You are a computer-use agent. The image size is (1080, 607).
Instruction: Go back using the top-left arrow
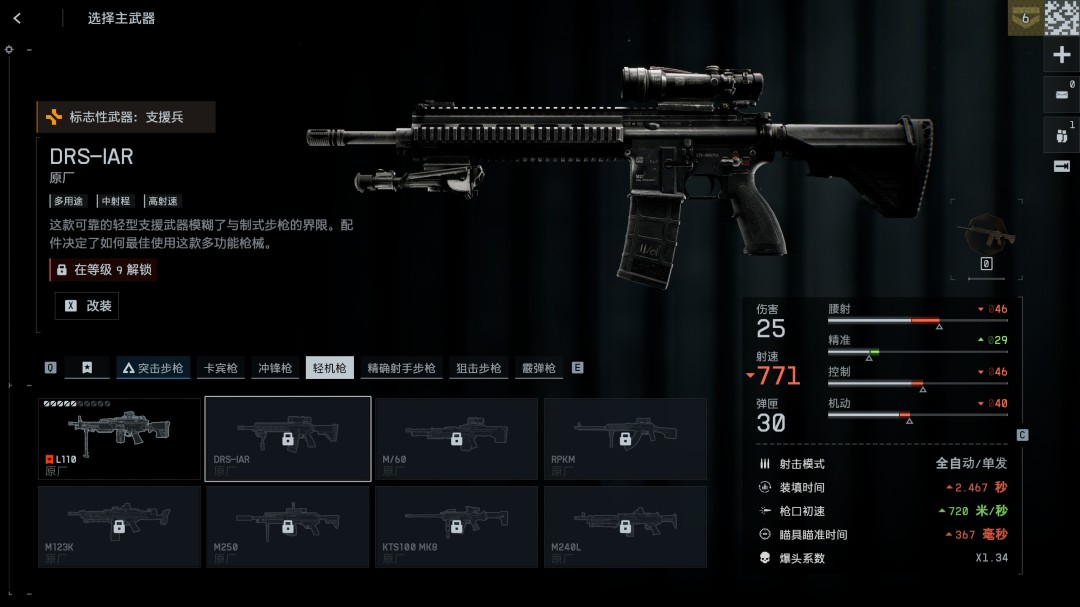coord(17,18)
